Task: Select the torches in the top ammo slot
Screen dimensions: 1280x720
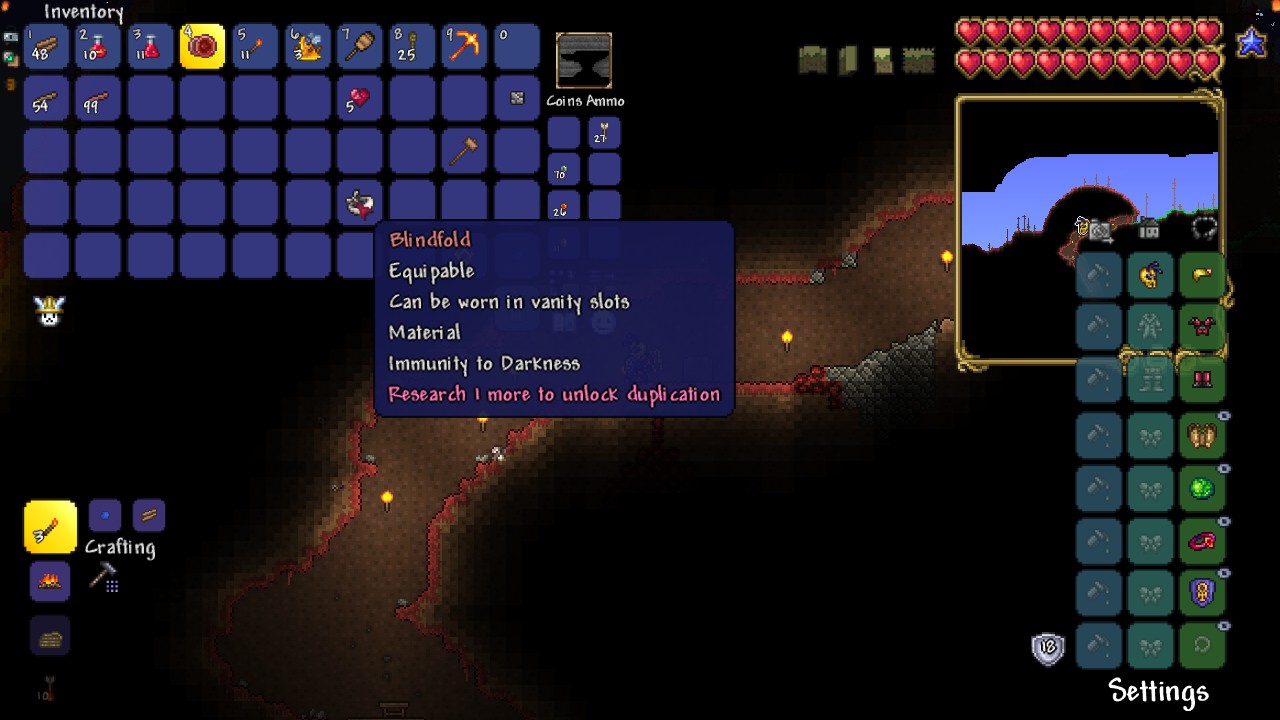Action: click(x=604, y=131)
